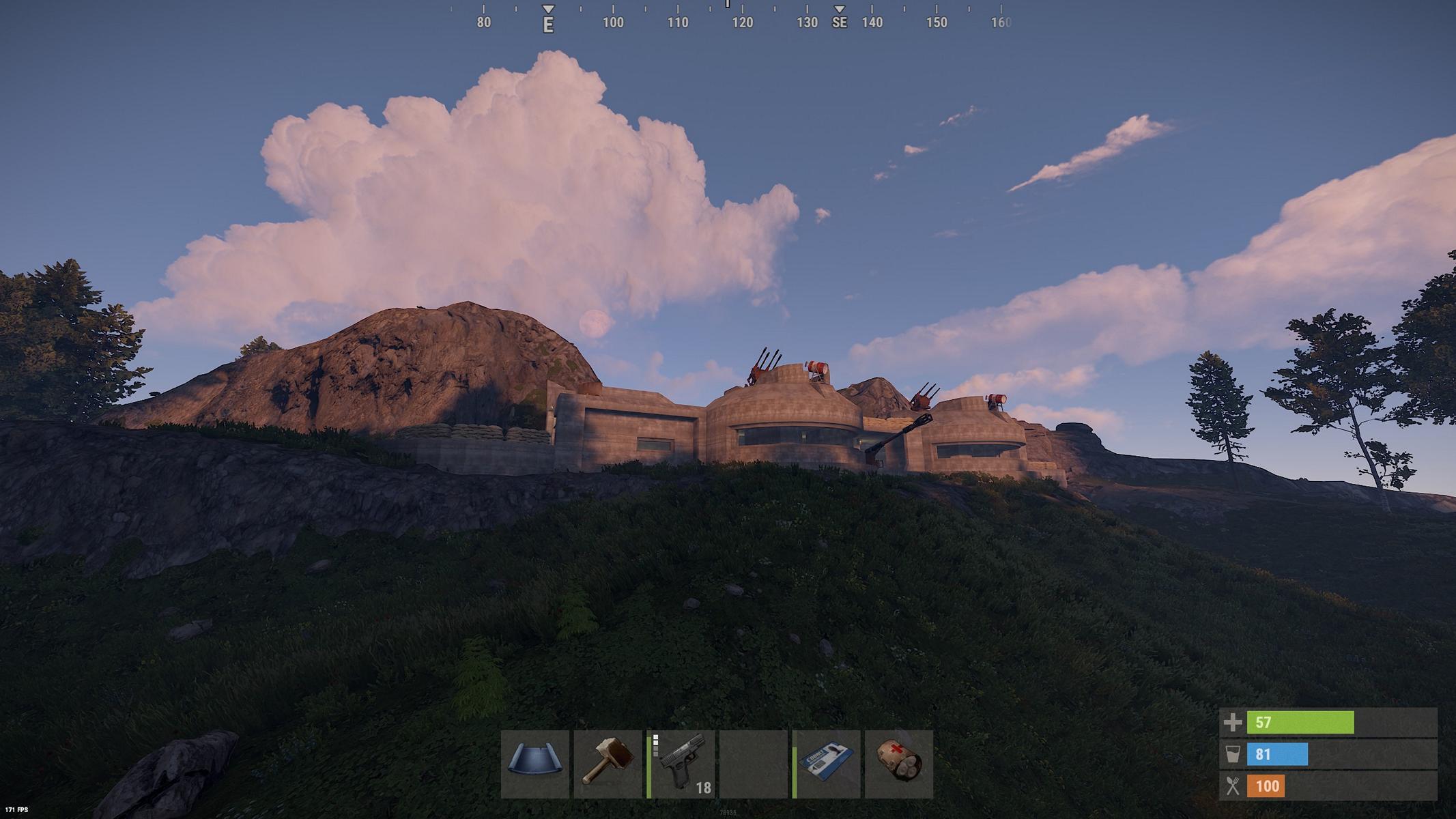Select the building plan hotbar slot
This screenshot has height=819, width=1456.
[x=535, y=764]
